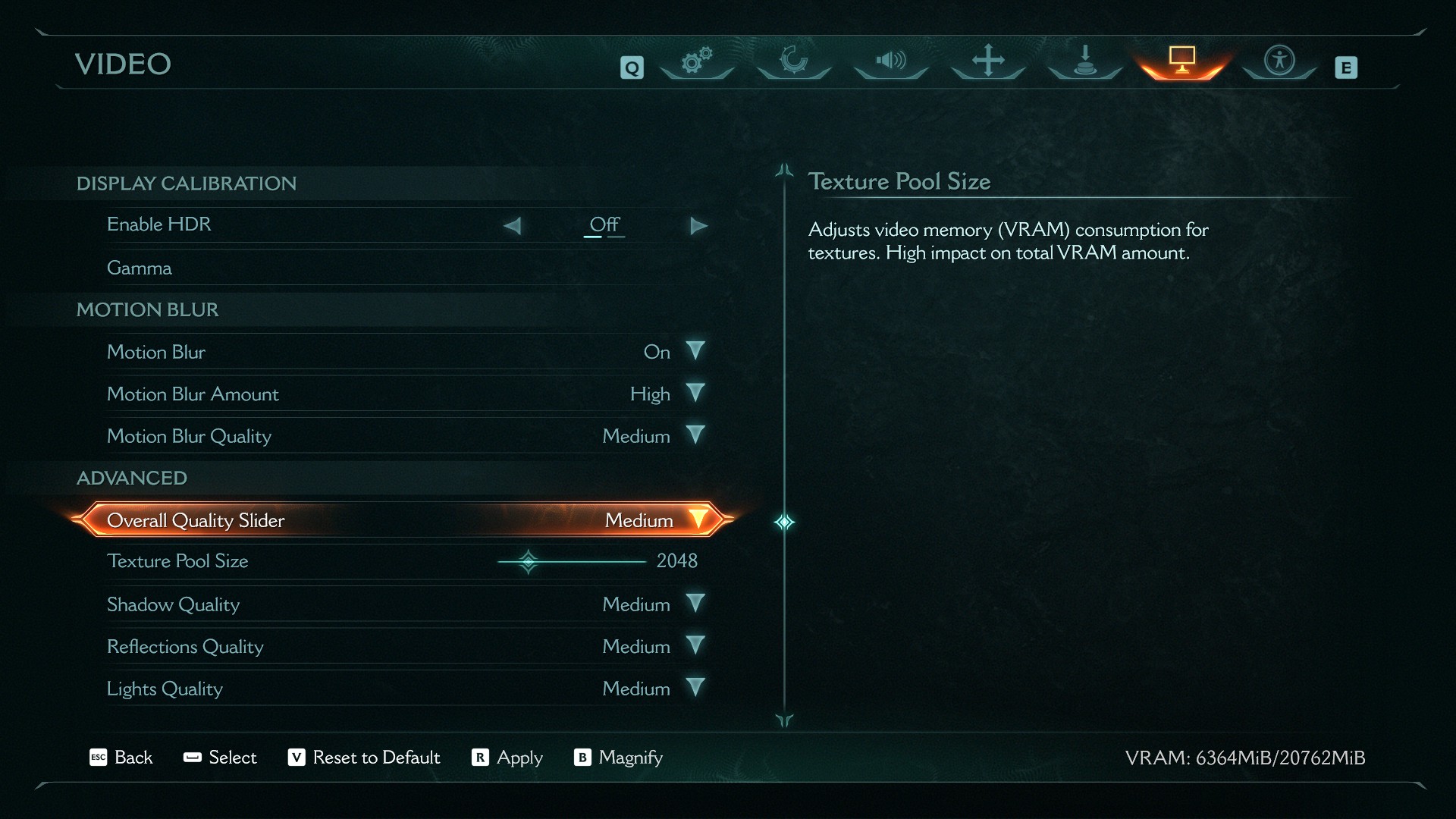Image resolution: width=1456 pixels, height=819 pixels.
Task: Open the Gamma calibration option
Action: (140, 268)
